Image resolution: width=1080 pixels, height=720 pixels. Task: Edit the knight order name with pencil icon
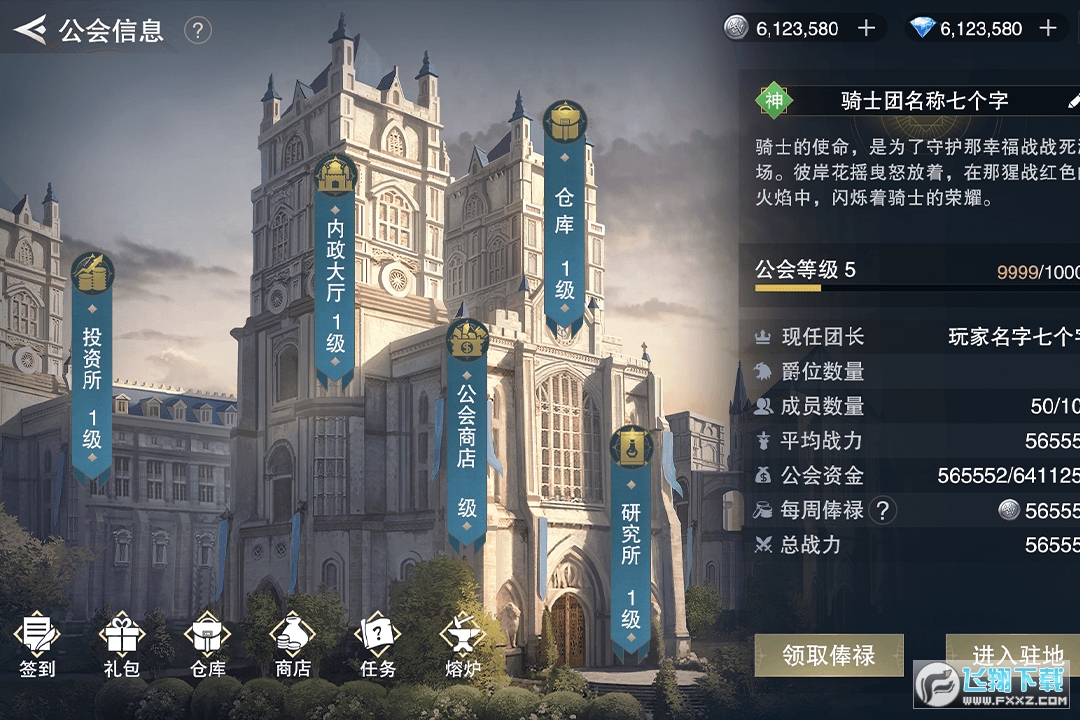(x=1074, y=100)
